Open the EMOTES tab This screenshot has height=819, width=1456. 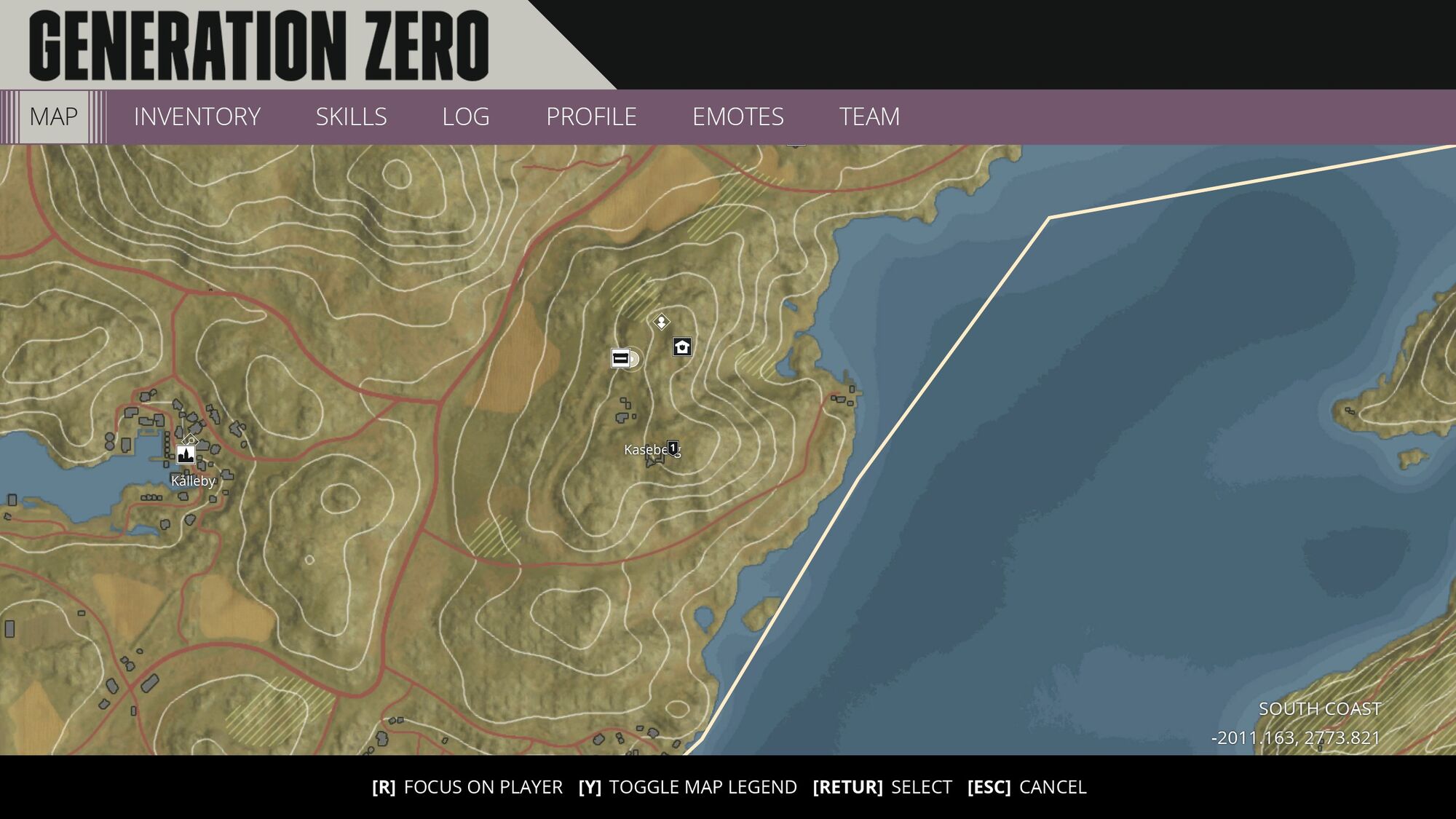pyautogui.click(x=739, y=116)
